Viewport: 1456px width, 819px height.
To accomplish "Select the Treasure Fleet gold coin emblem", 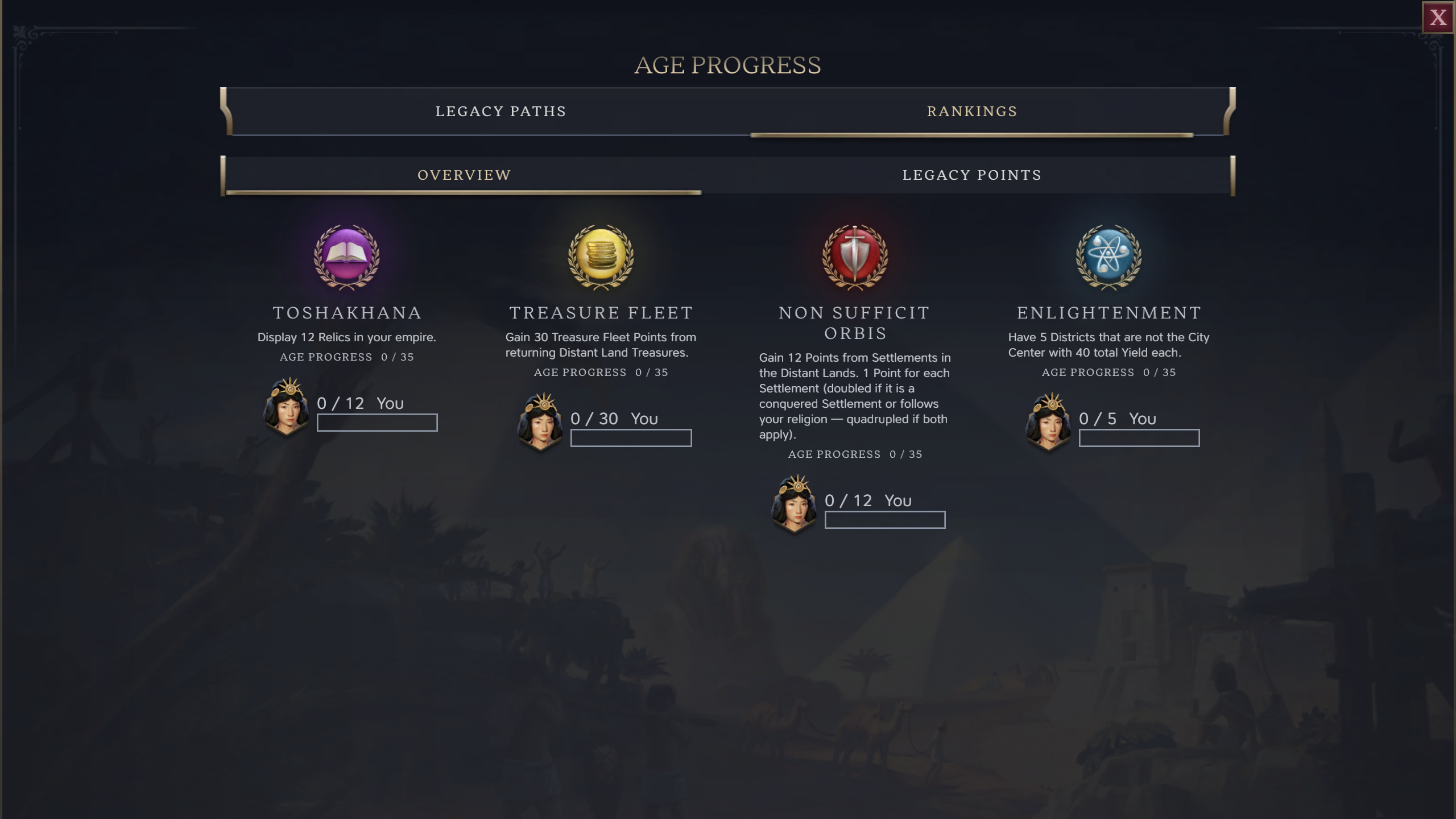I will pyautogui.click(x=601, y=256).
